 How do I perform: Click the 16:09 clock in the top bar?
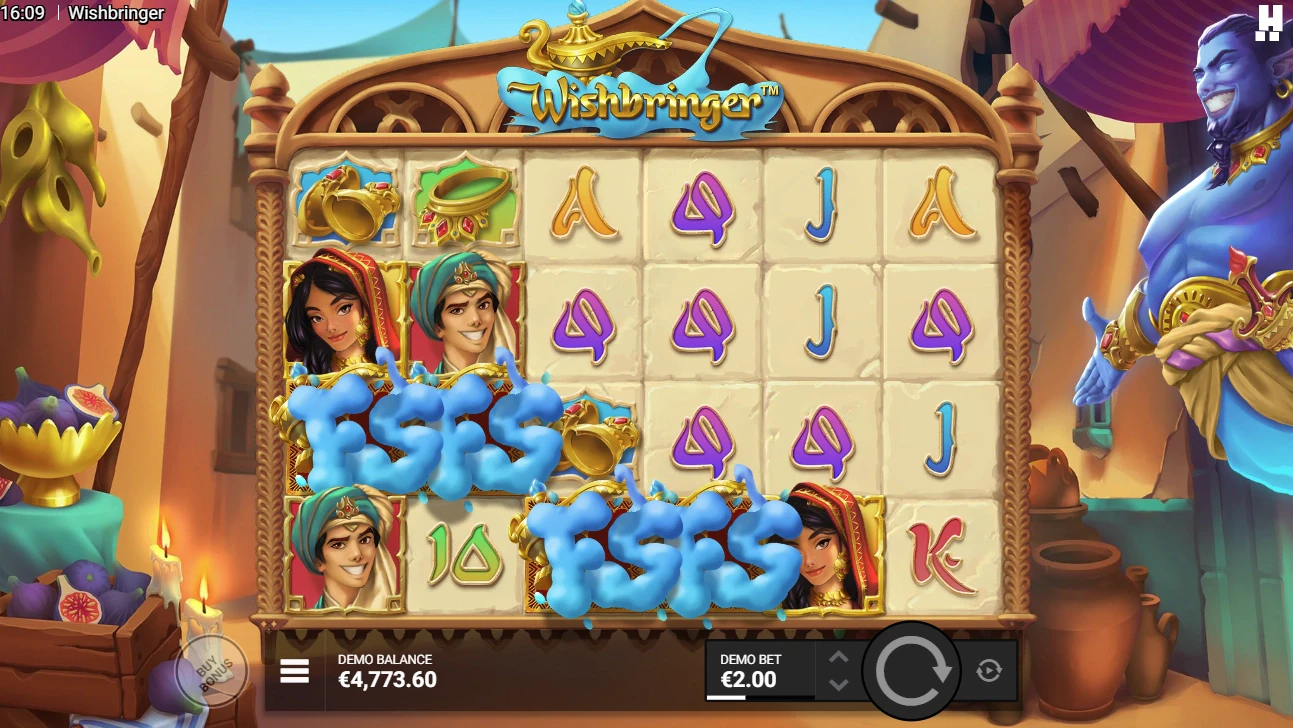[x=23, y=13]
